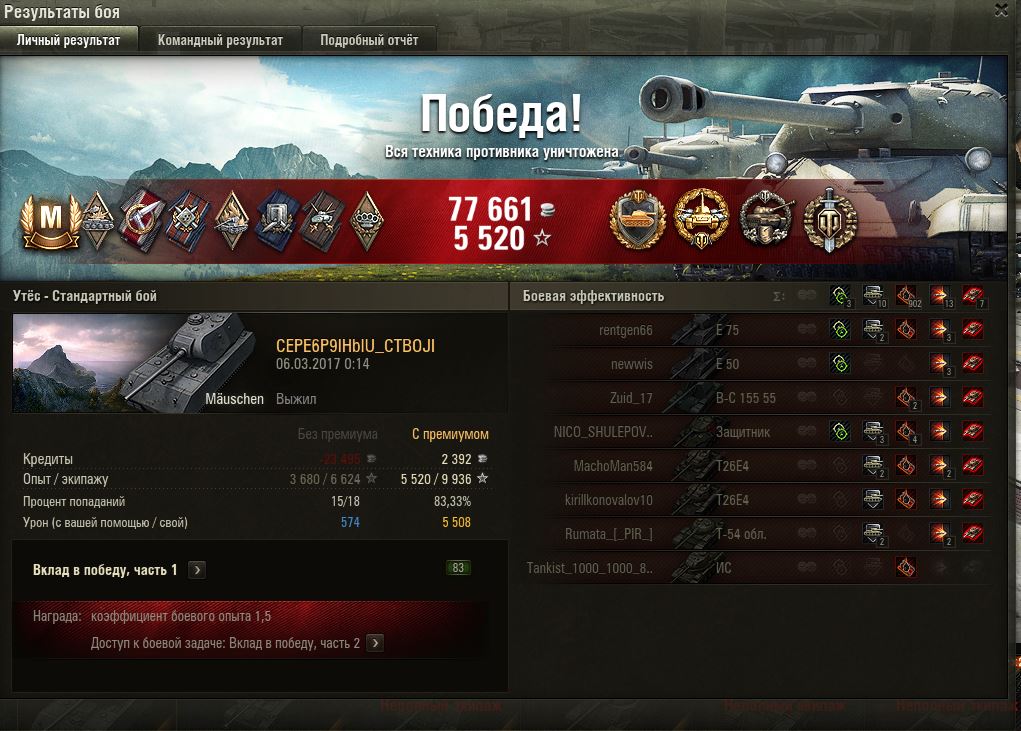This screenshot has height=731, width=1021.
Task: Open mission Вклад в победу, часть 2
Action: tap(375, 643)
